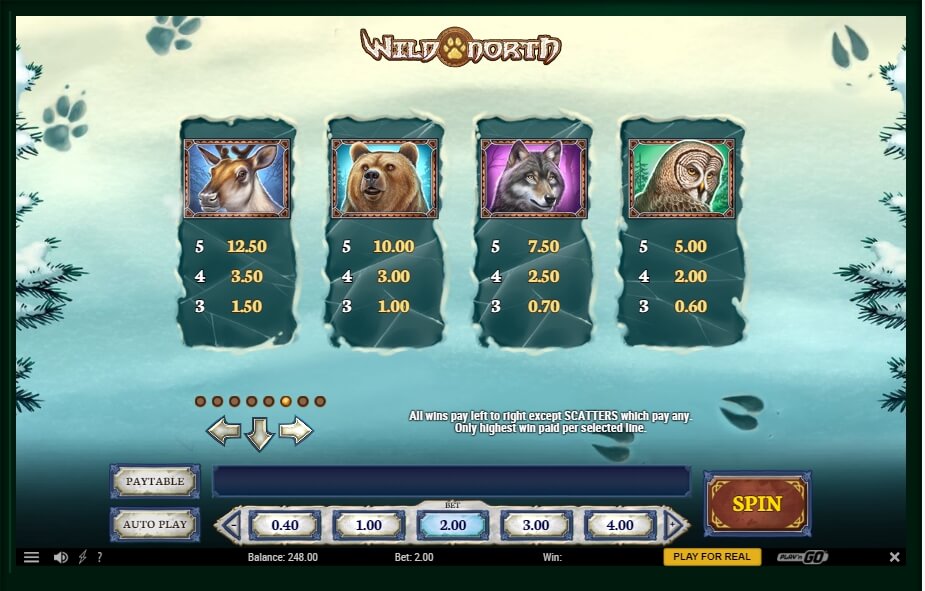
Task: Pick the 2.00 bet amount
Action: coord(452,525)
